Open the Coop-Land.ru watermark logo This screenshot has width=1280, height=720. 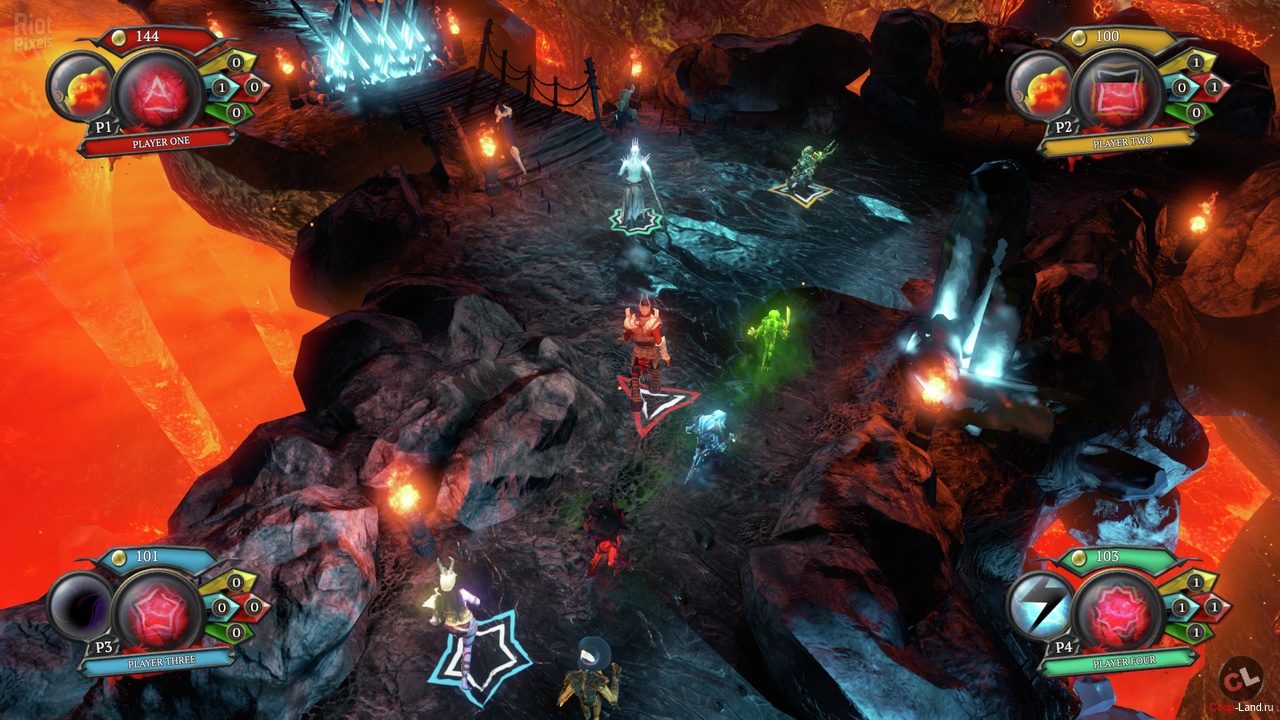(1241, 680)
